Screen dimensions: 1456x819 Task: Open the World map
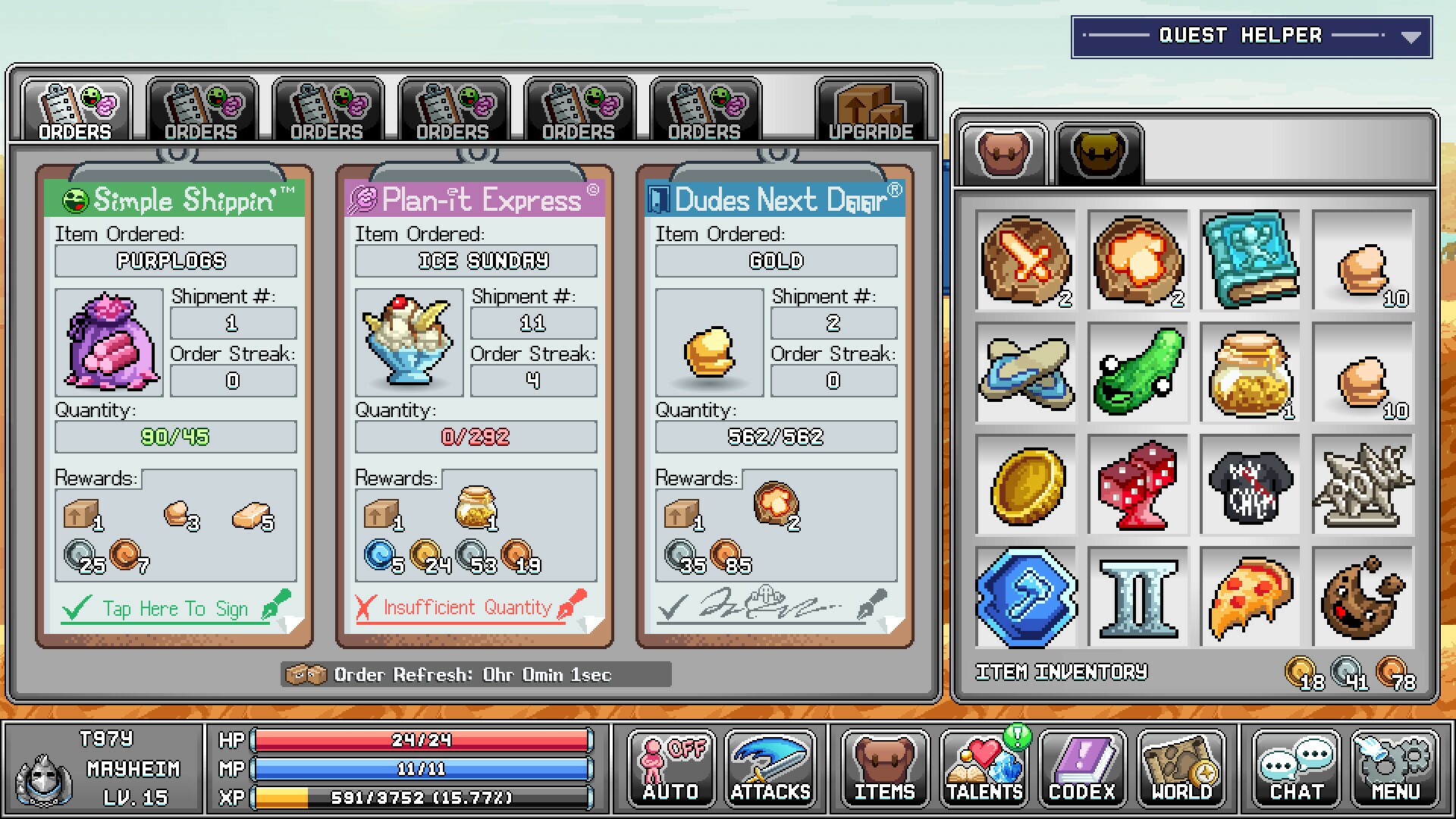point(1181,768)
